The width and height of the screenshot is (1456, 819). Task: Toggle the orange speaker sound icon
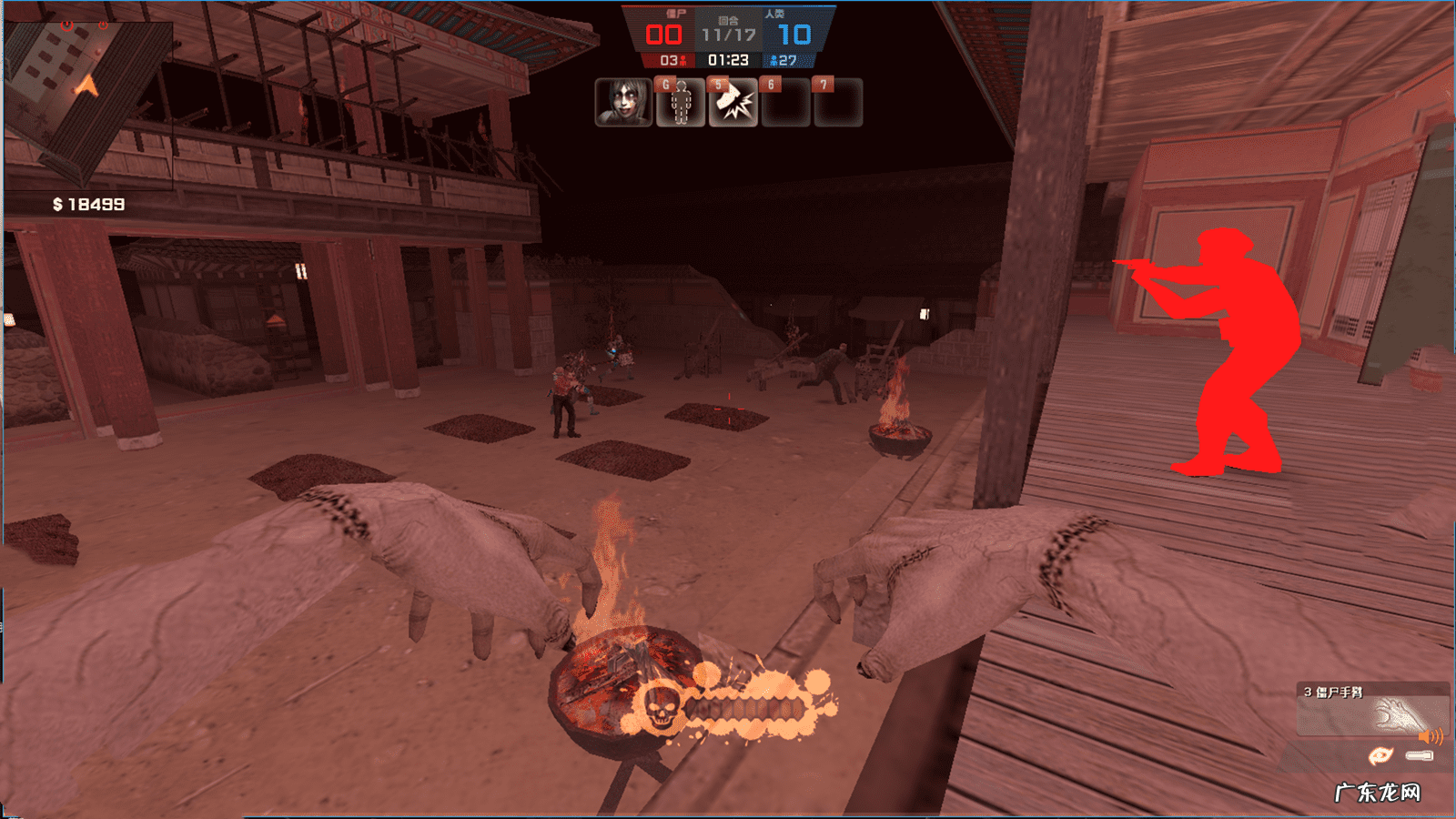point(1431,736)
